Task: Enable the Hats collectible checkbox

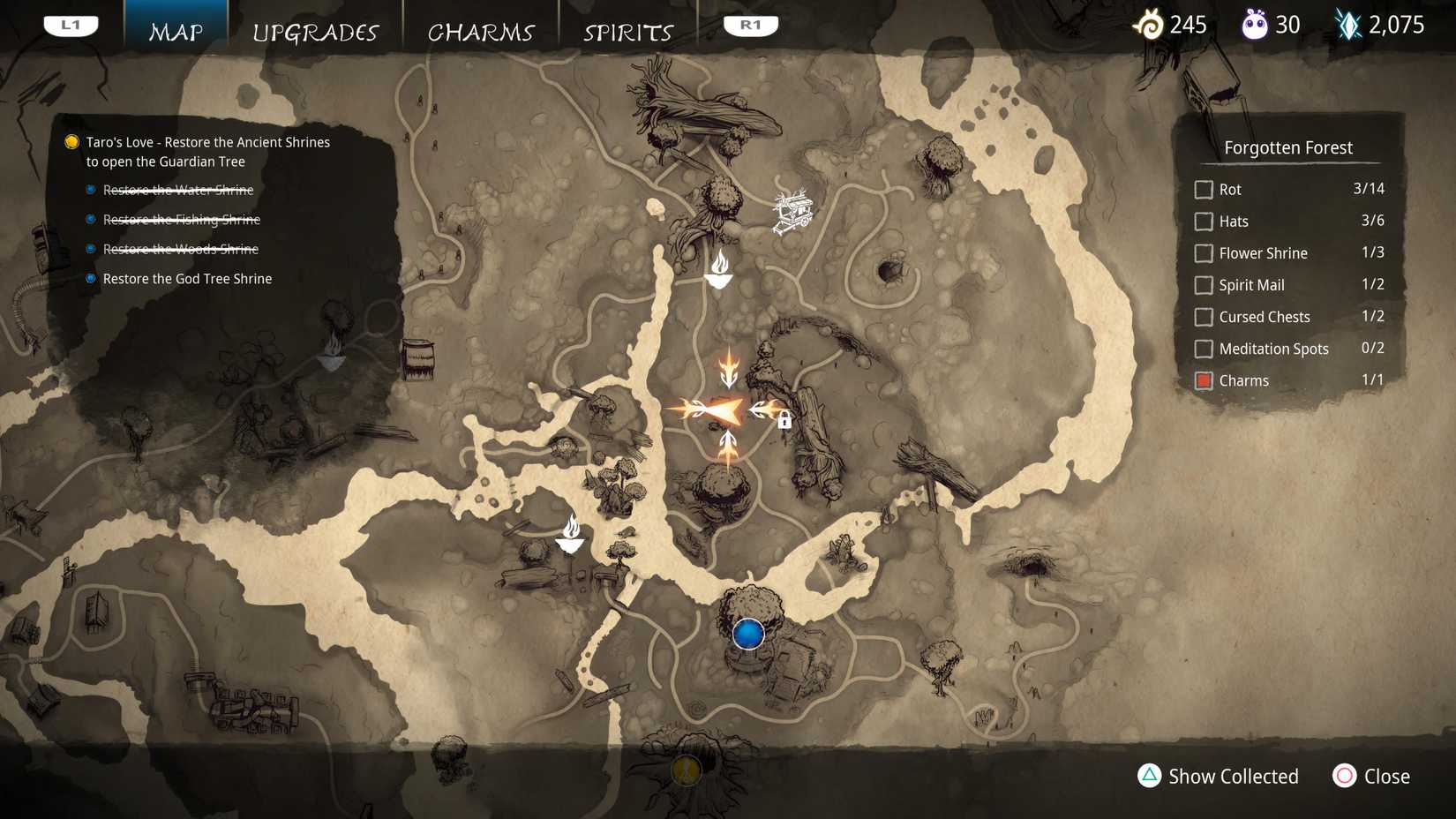Action: (x=1204, y=222)
